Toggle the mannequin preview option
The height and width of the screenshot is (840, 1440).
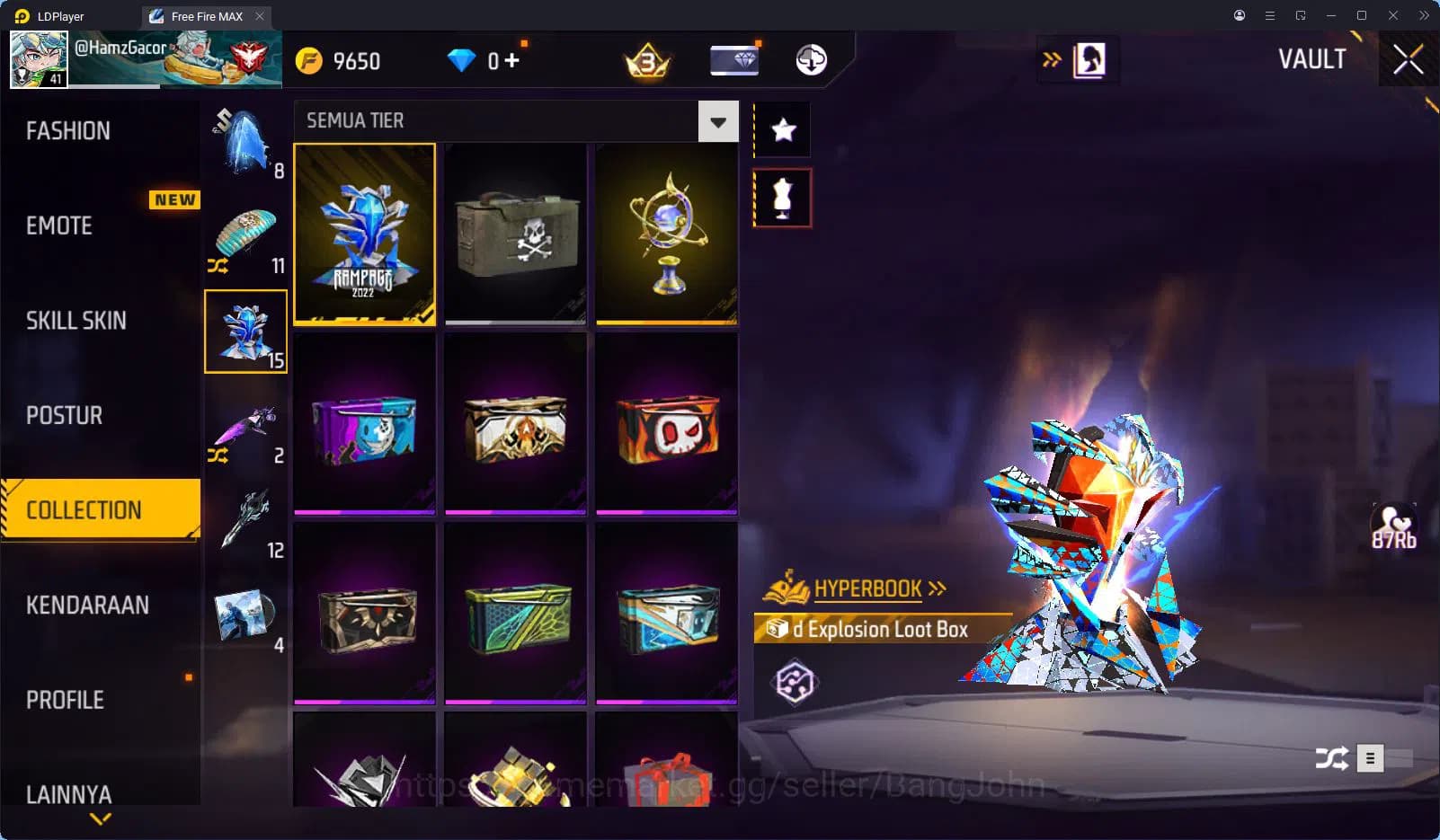(x=781, y=197)
